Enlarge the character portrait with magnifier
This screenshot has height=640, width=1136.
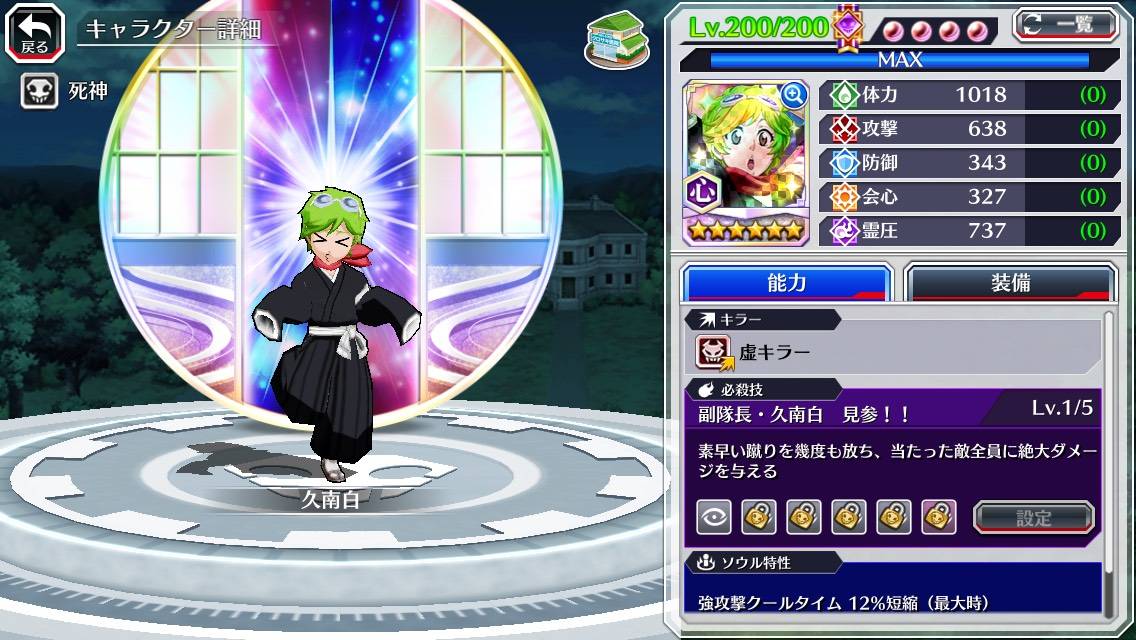pos(793,95)
